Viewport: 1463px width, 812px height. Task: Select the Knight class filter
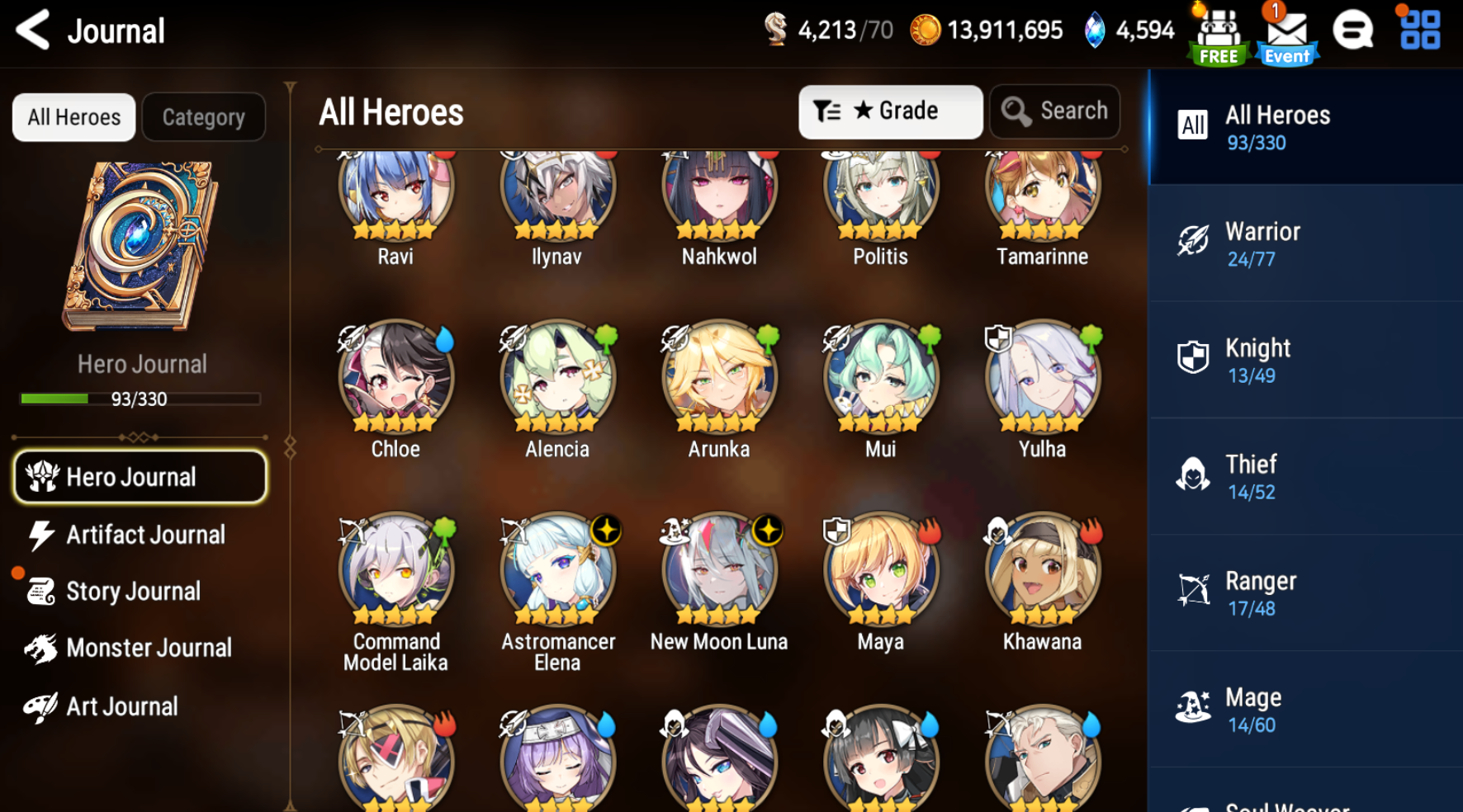(x=1304, y=361)
